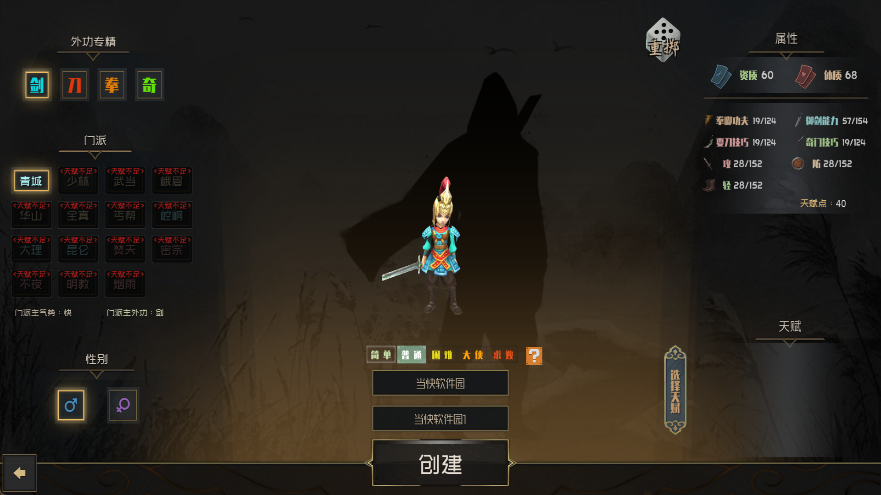
Task: Click the 当快软件园 name field
Action: coord(440,383)
